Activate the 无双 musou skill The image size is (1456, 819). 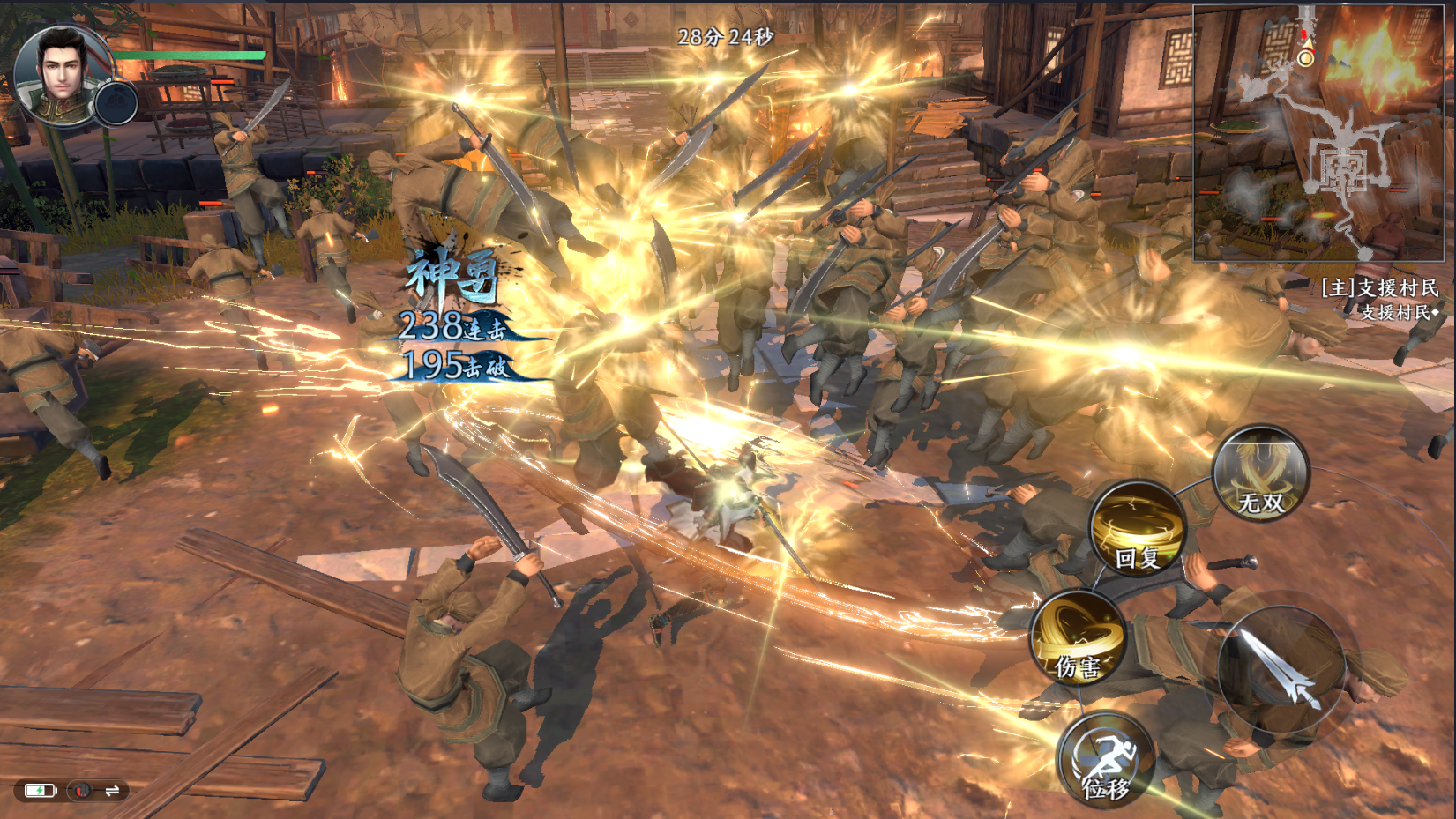[x=1260, y=473]
